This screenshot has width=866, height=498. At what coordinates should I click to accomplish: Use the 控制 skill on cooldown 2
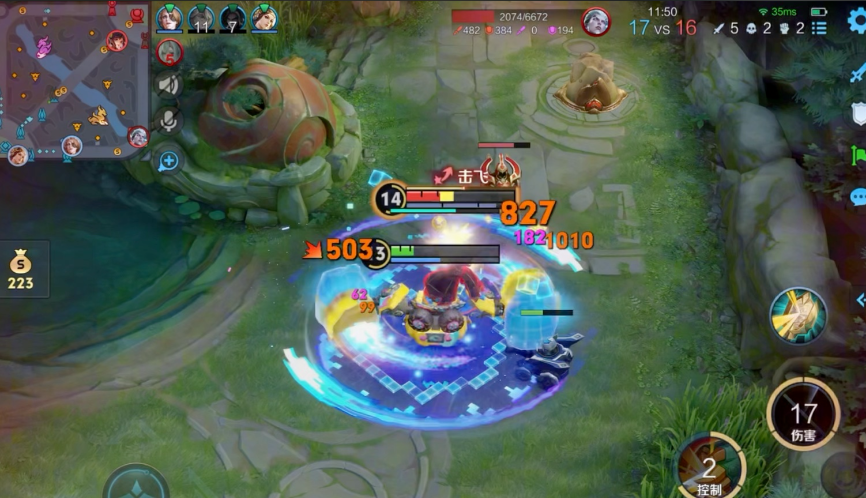click(709, 467)
